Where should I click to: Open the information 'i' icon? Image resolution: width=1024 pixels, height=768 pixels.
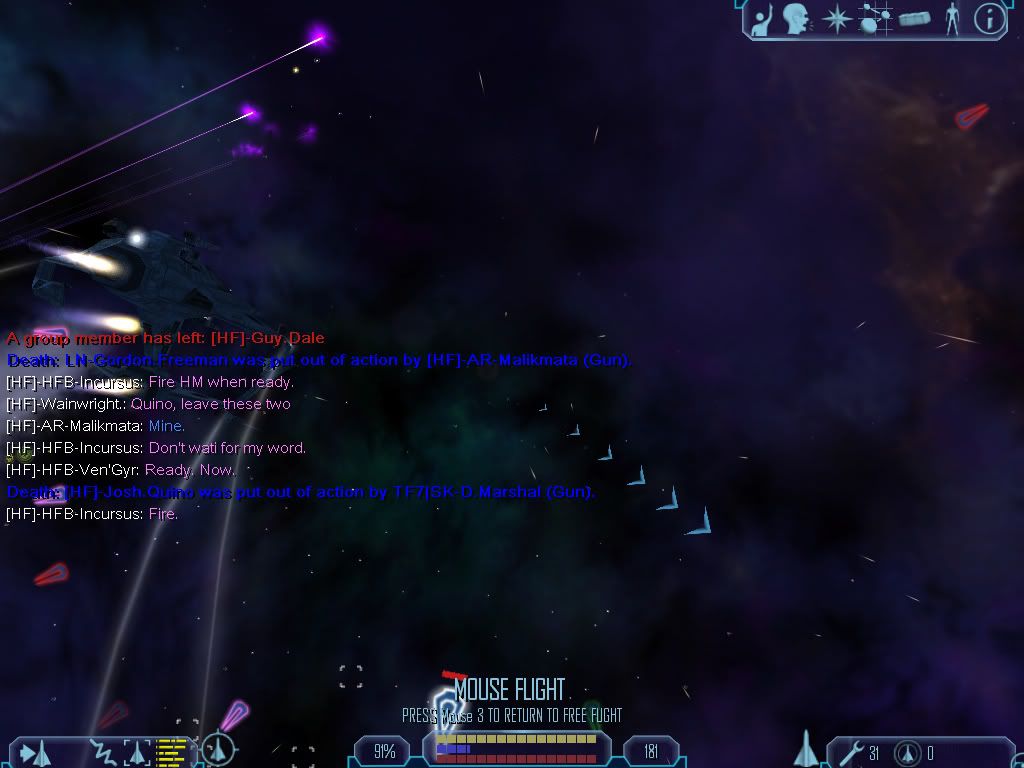[989, 19]
